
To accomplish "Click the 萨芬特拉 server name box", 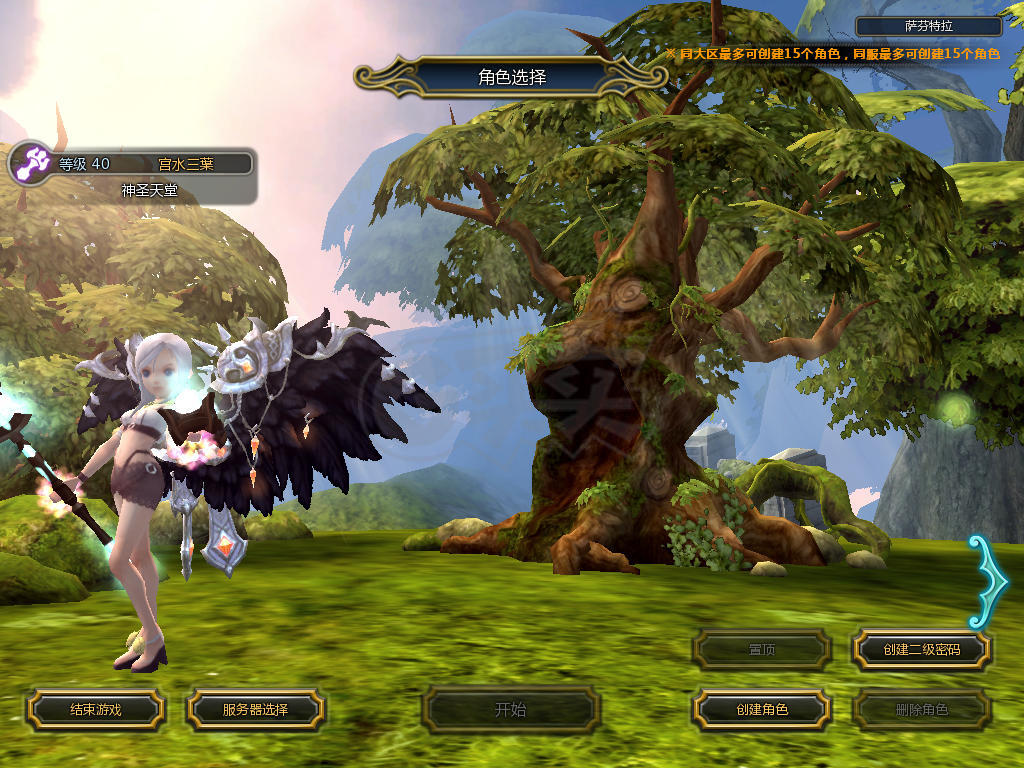I will click(929, 27).
